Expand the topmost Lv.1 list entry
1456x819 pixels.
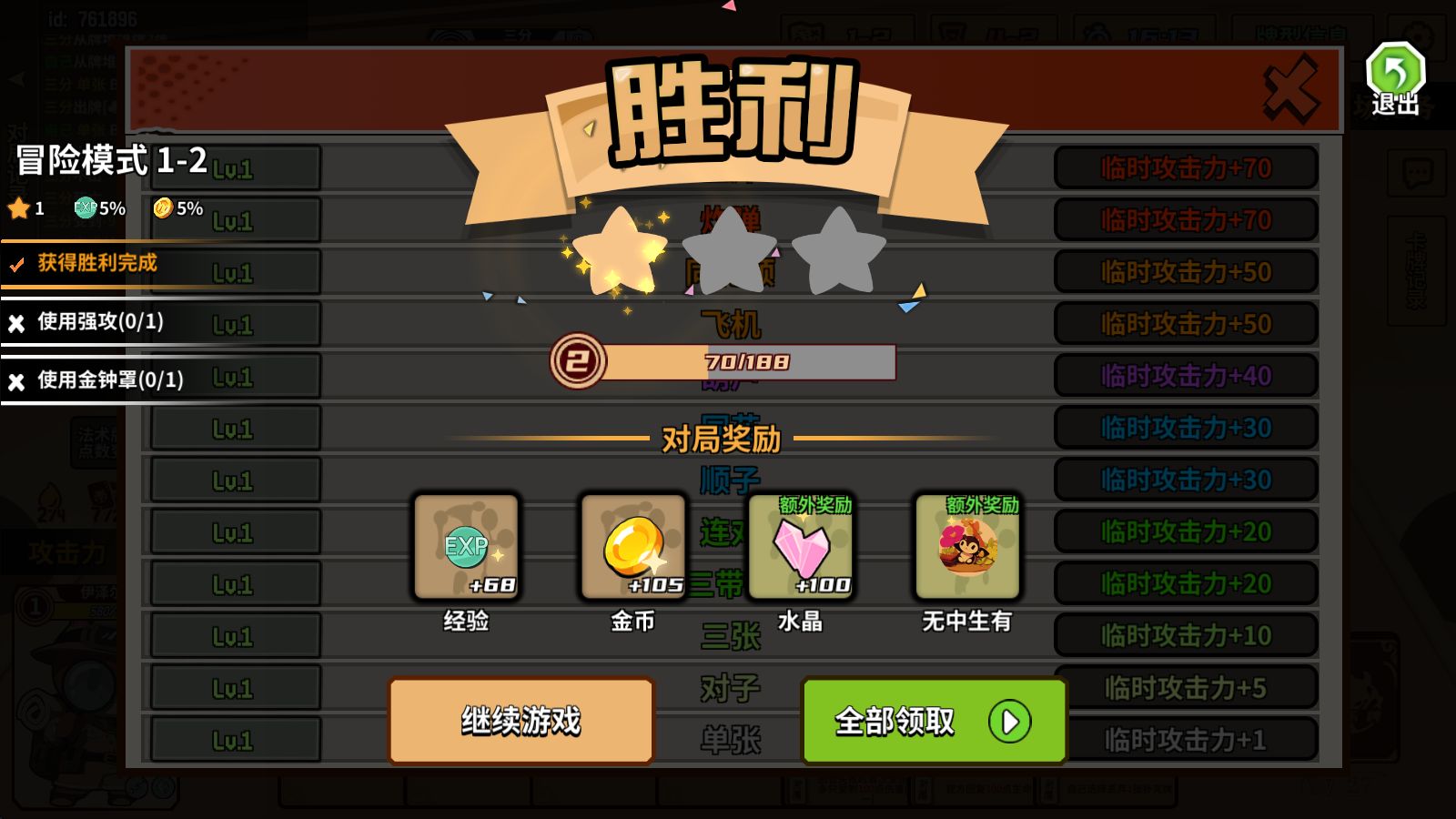[235, 167]
